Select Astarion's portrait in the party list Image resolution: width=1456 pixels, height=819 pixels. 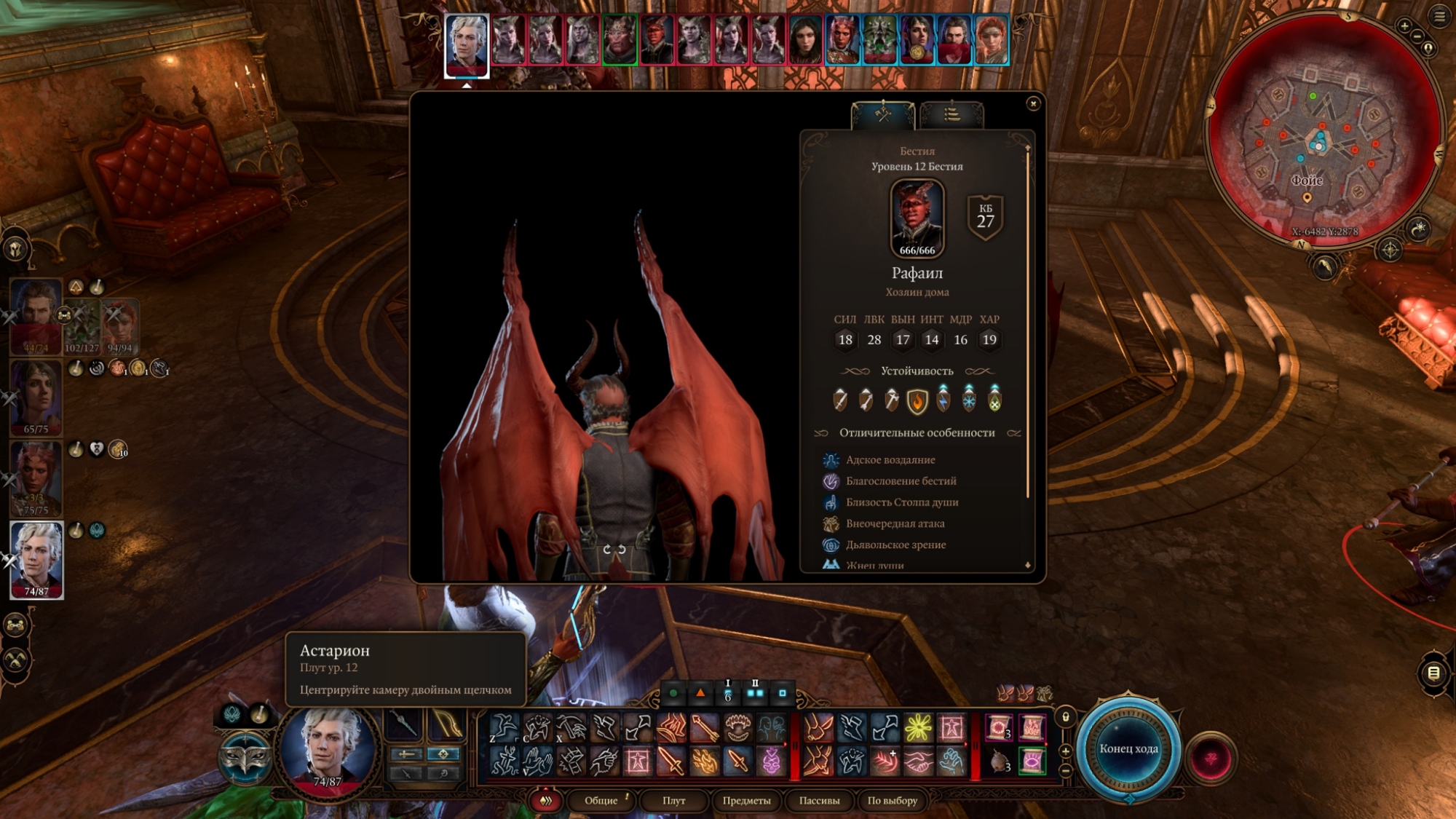(x=36, y=558)
